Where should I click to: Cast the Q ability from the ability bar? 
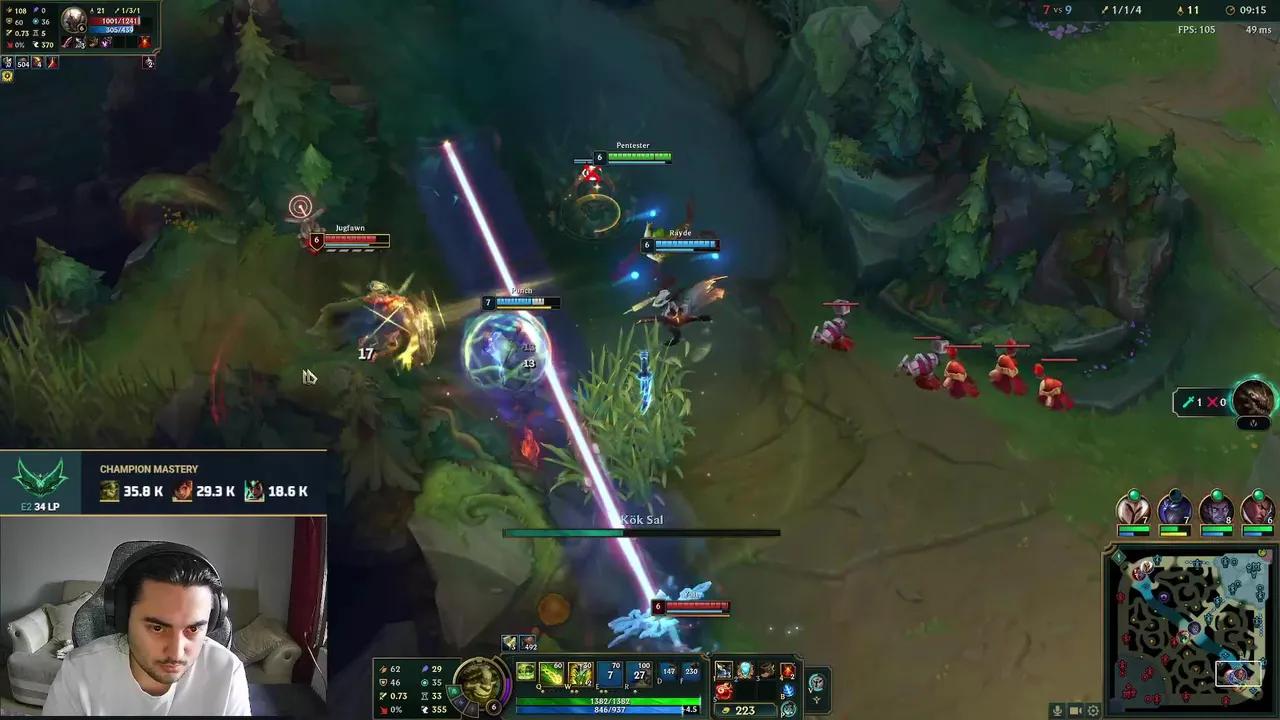click(x=550, y=673)
